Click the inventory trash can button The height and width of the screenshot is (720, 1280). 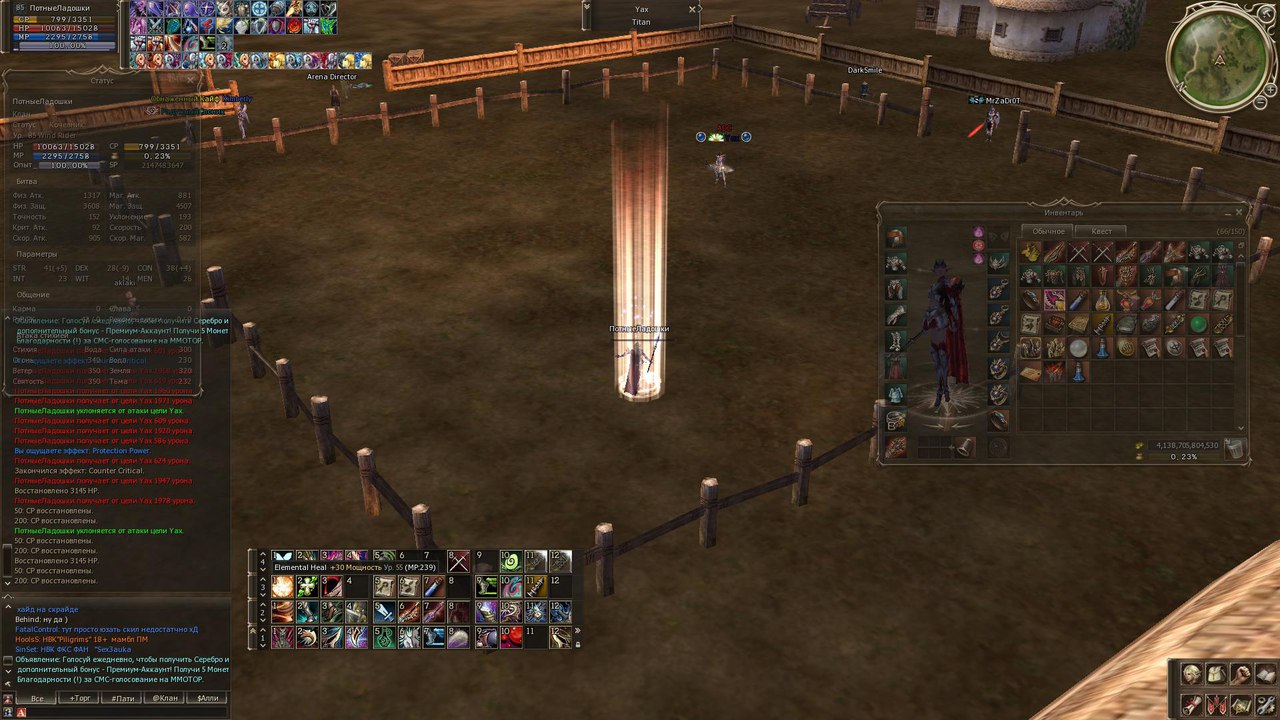pyautogui.click(x=1235, y=449)
